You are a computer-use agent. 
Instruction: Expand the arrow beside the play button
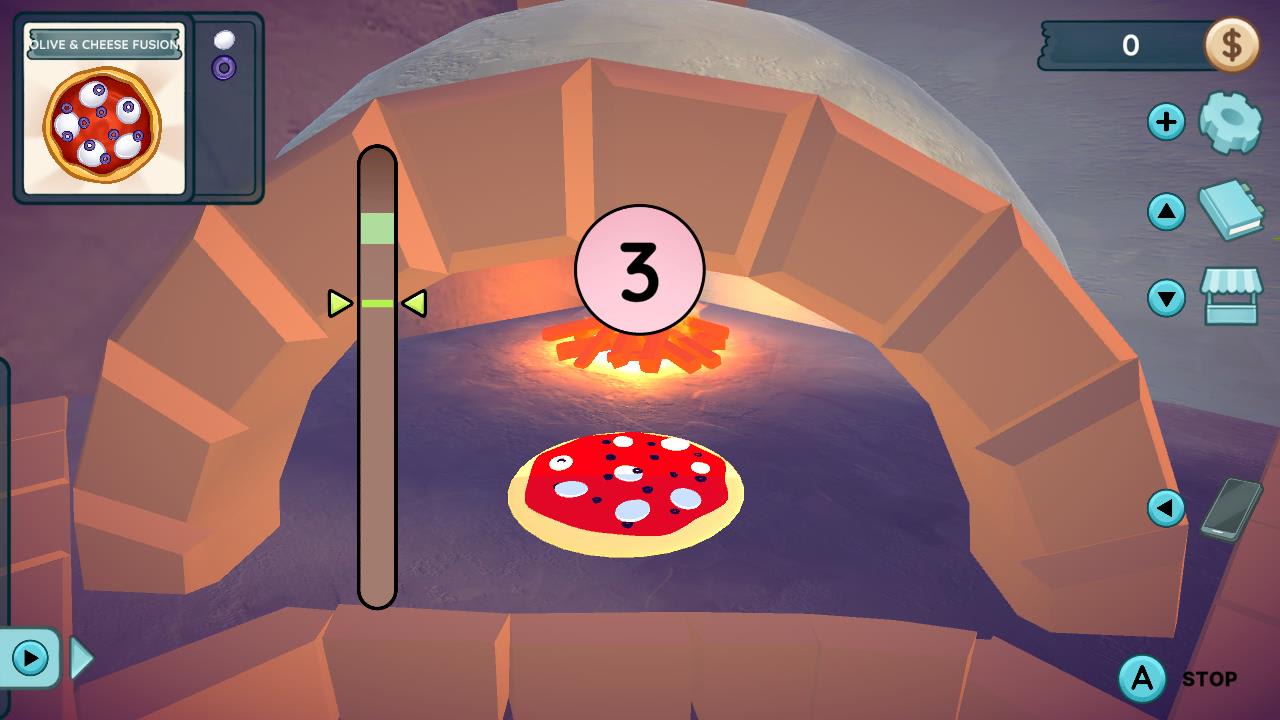82,658
